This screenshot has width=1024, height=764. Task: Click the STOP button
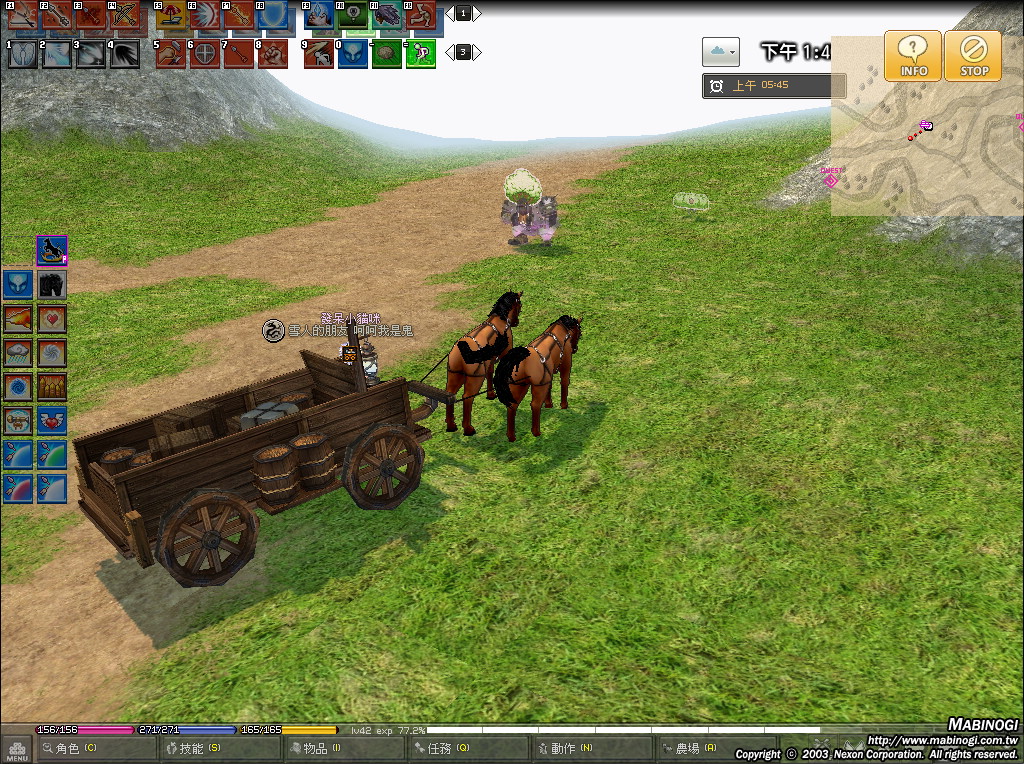(973, 55)
